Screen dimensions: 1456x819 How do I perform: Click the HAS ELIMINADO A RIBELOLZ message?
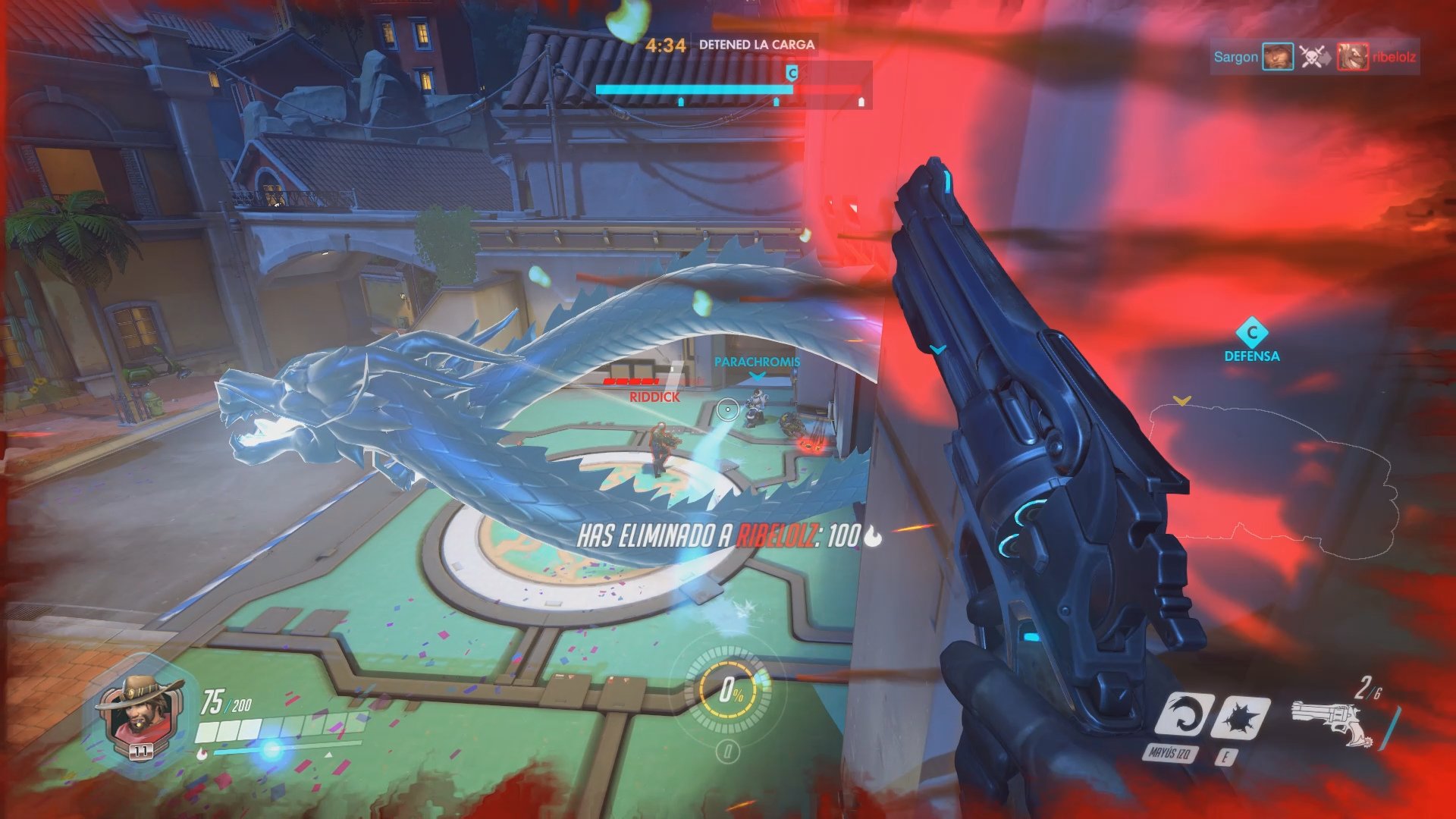pos(725,534)
